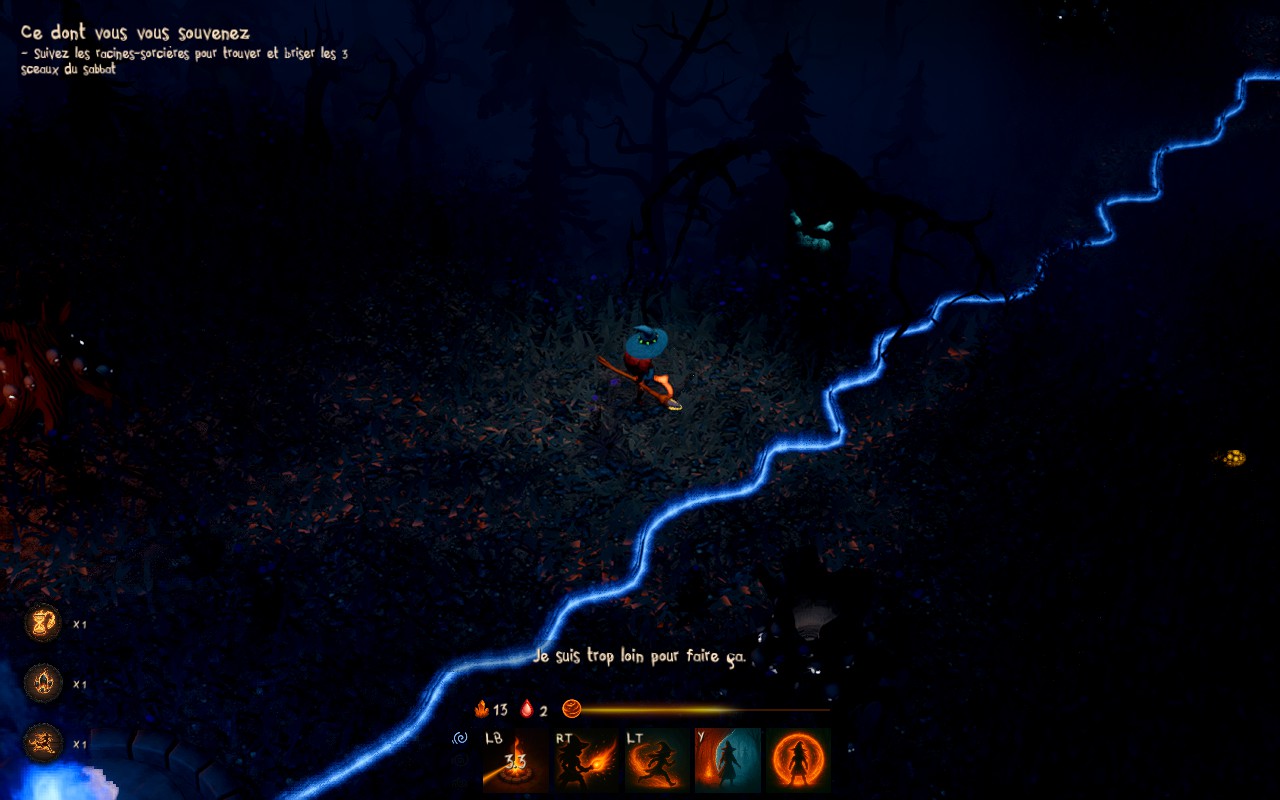The height and width of the screenshot is (800, 1280).
Task: Select the blue-and-orange forest witch ability
Action: pyautogui.click(x=728, y=760)
